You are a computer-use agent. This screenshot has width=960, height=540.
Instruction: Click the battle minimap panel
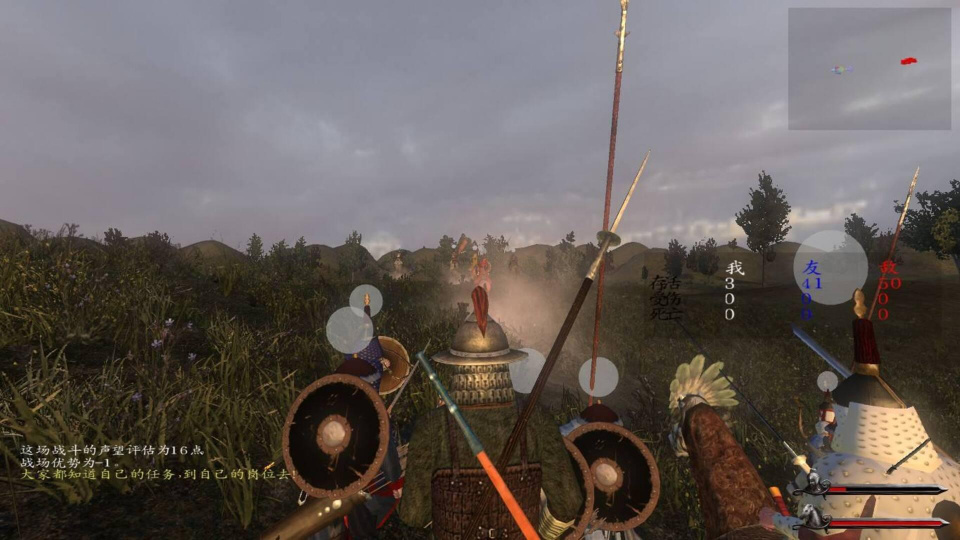pos(869,69)
